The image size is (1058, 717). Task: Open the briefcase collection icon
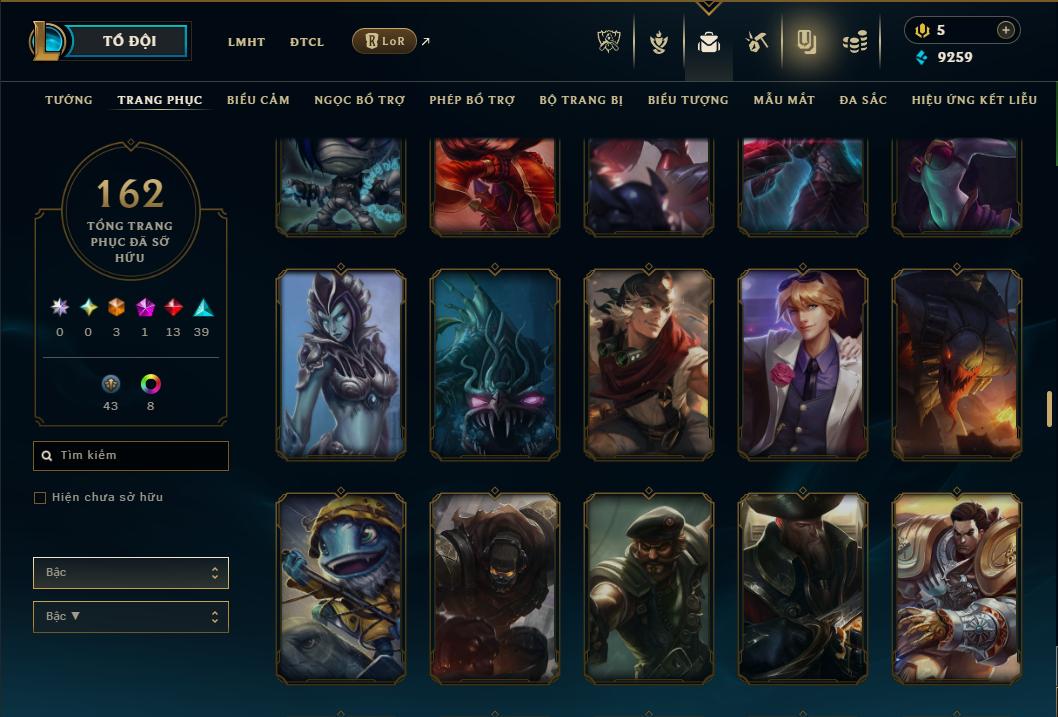(x=709, y=42)
